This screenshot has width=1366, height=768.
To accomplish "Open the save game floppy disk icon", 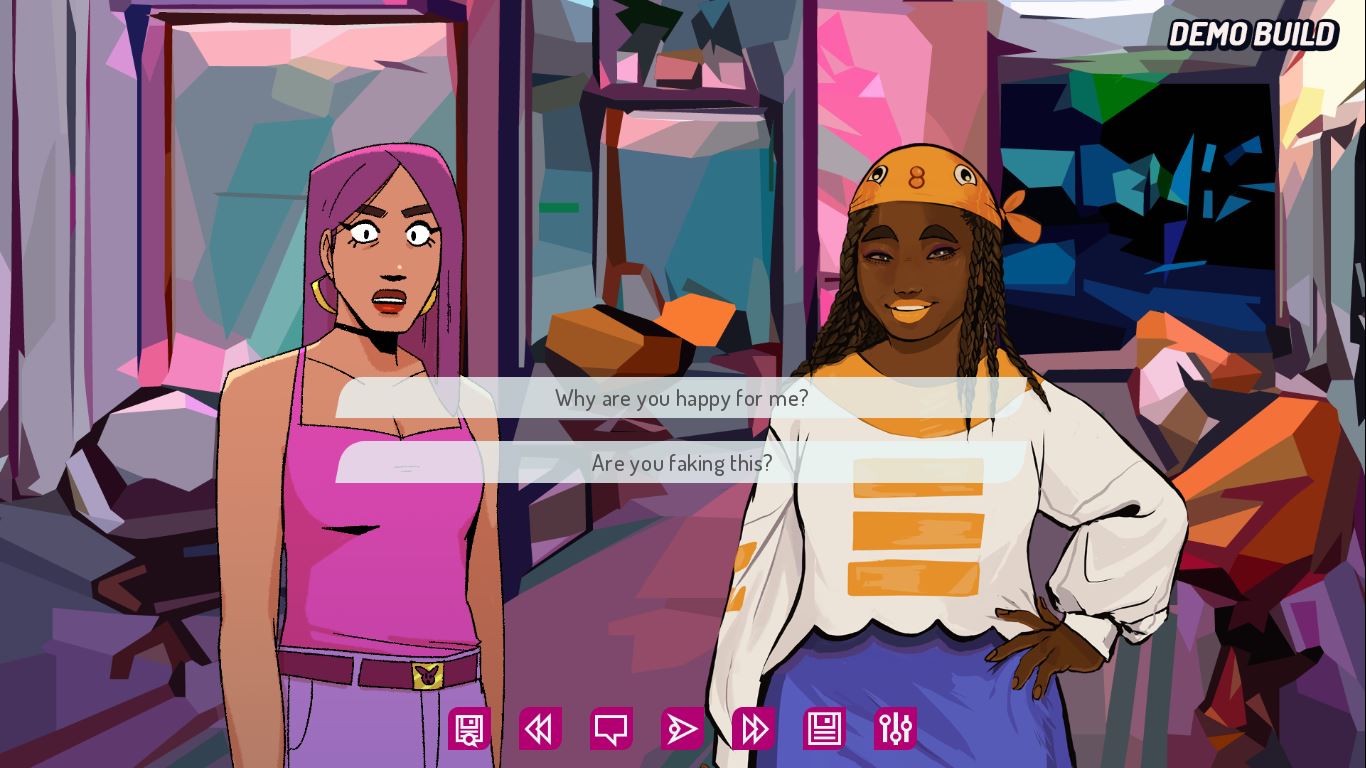I will click(x=824, y=729).
